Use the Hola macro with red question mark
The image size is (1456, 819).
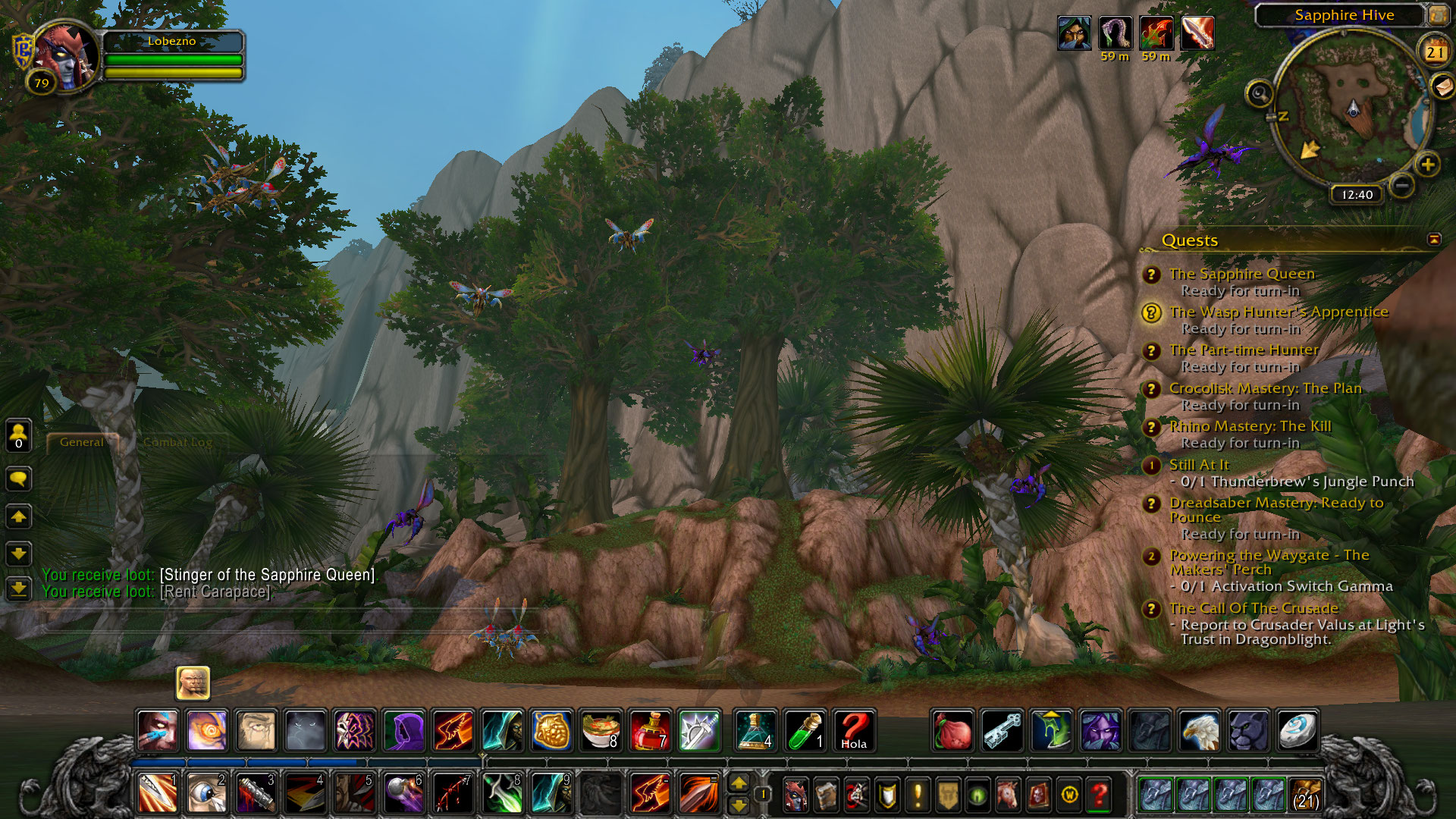pyautogui.click(x=854, y=731)
